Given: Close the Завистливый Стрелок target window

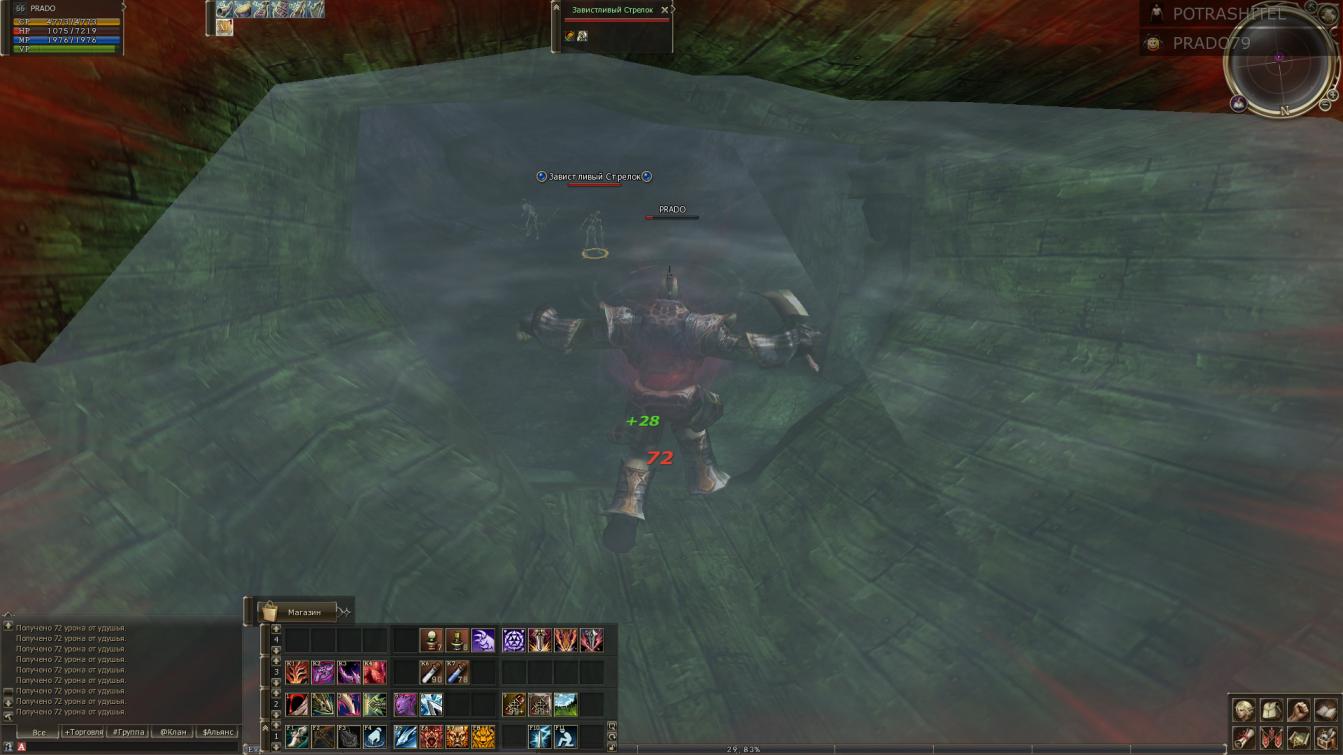Looking at the screenshot, I should (x=665, y=10).
